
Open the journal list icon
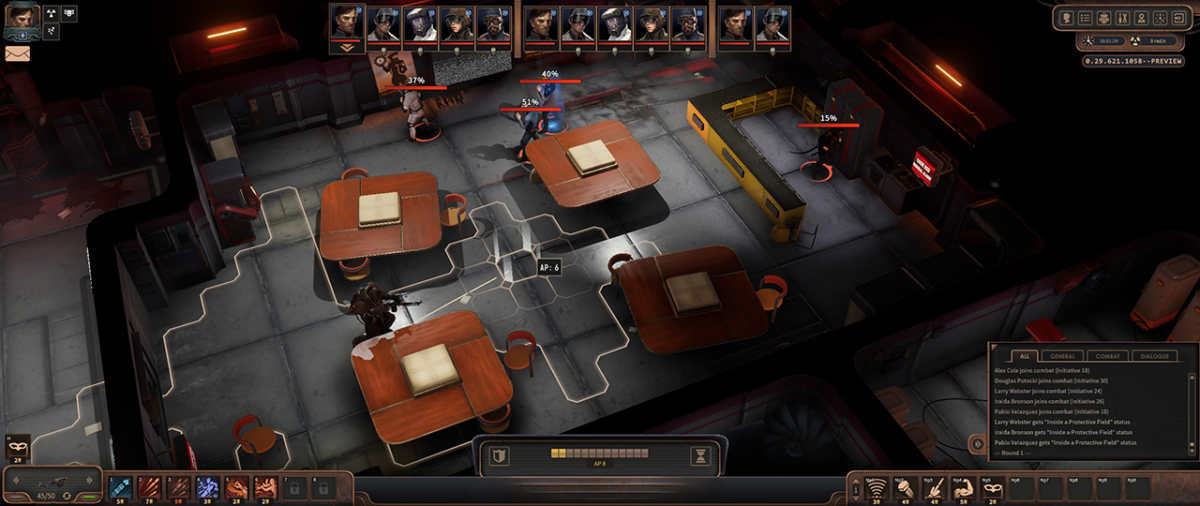pyautogui.click(x=1086, y=17)
